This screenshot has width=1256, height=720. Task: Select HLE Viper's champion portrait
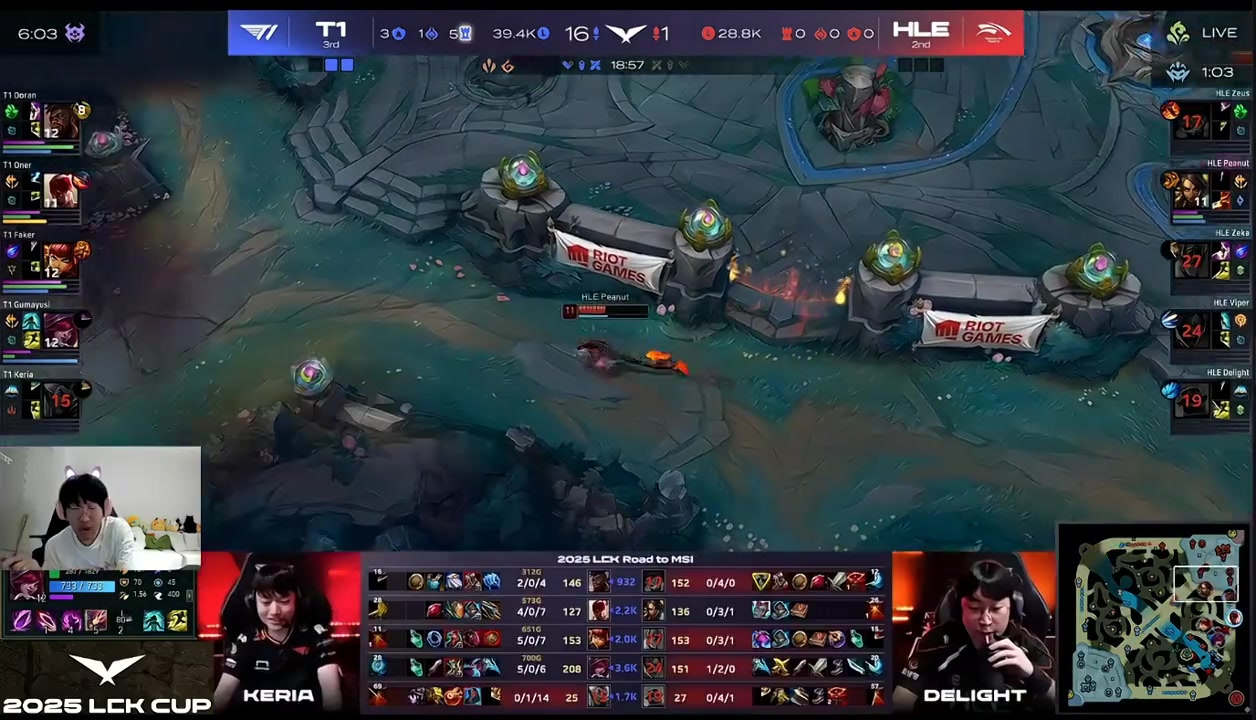point(1192,330)
